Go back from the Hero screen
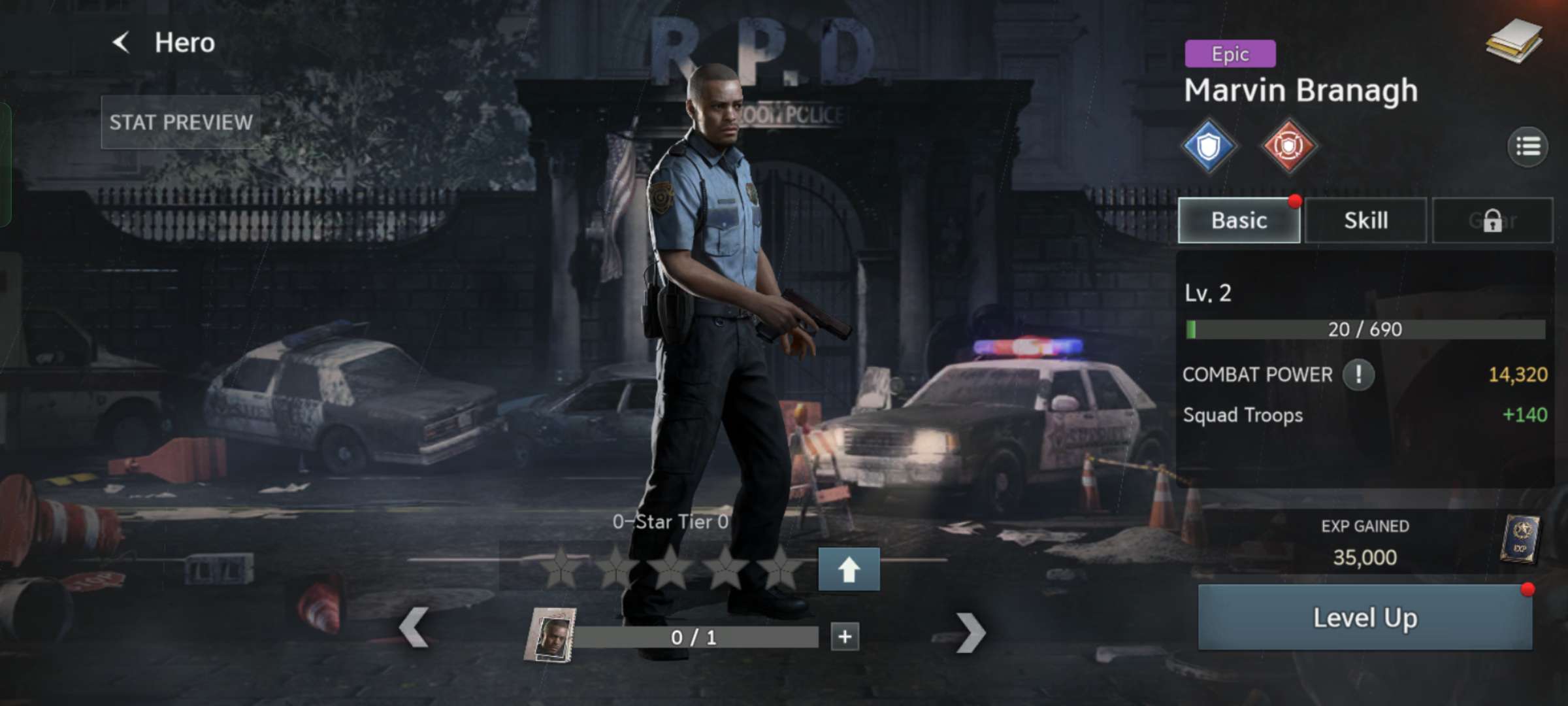Image resolution: width=1568 pixels, height=706 pixels. [122, 43]
